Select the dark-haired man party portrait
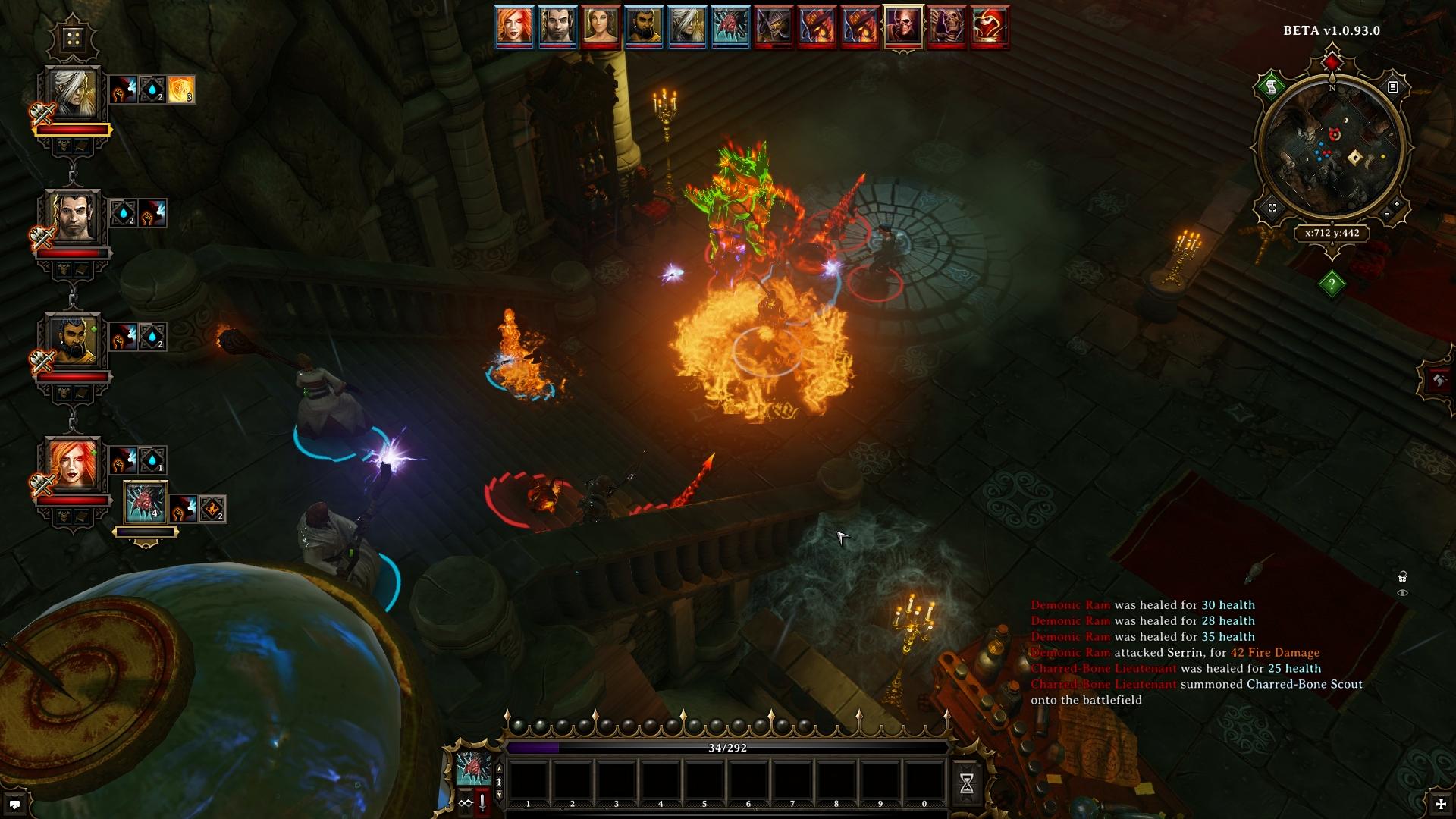Image resolution: width=1456 pixels, height=819 pixels. point(73,218)
